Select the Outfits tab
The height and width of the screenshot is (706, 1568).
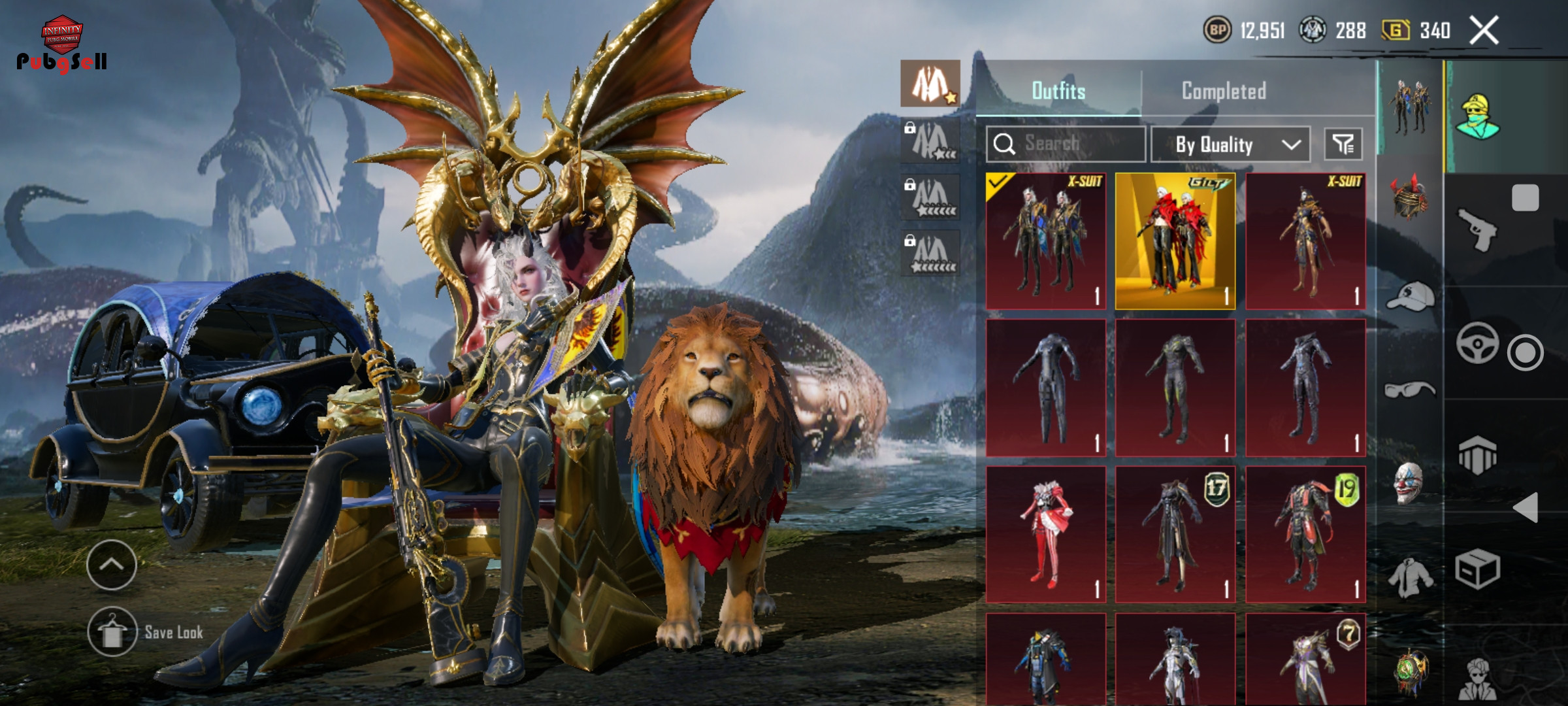click(1058, 91)
